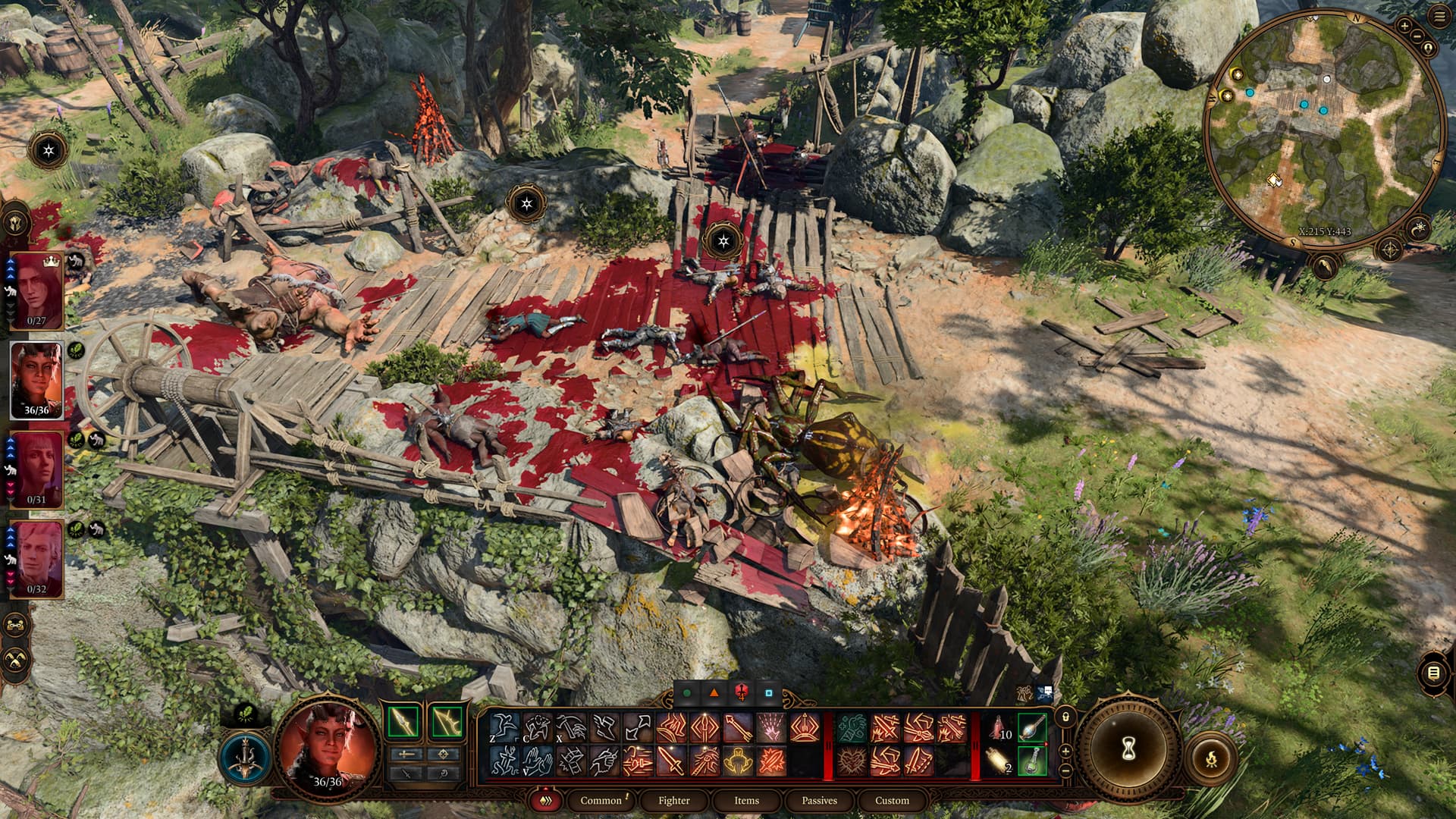Viewport: 1456px width, 819px height.
Task: Switch to the Common hotbar tab
Action: tap(601, 800)
